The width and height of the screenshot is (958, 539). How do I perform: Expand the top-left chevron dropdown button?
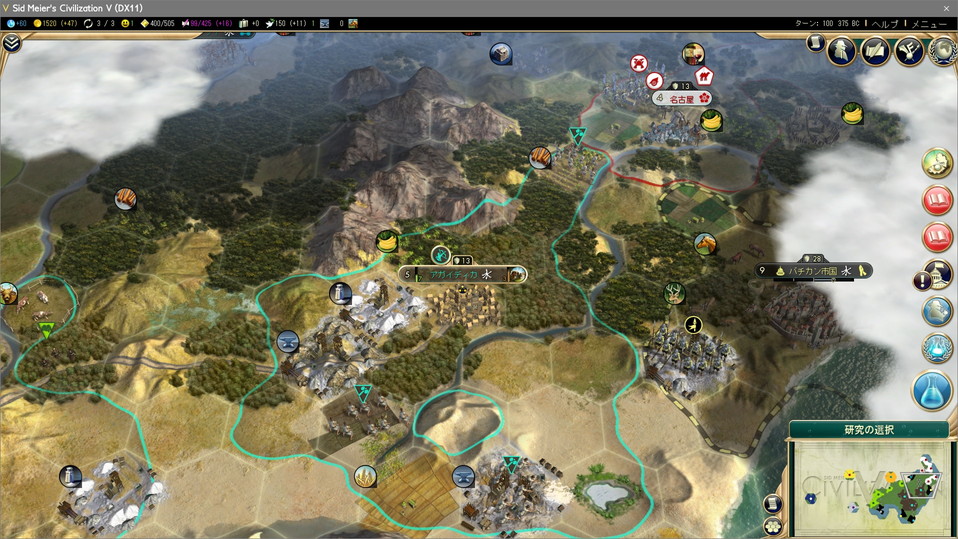coord(11,43)
